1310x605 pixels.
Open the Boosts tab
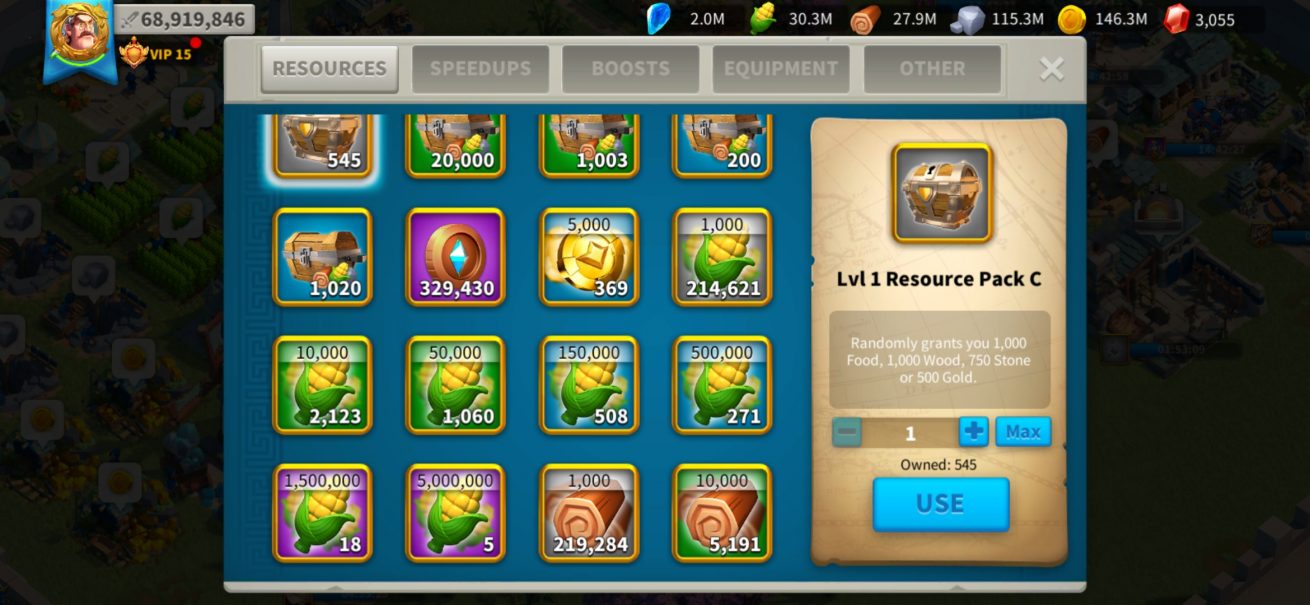point(630,69)
